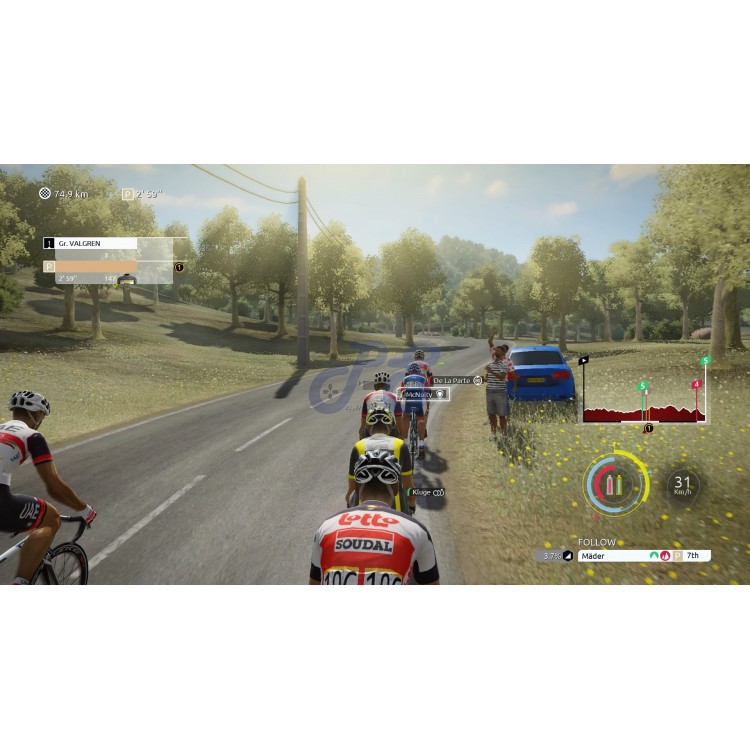Click the black start flag on the profile
The height and width of the screenshot is (750, 750).
click(584, 359)
